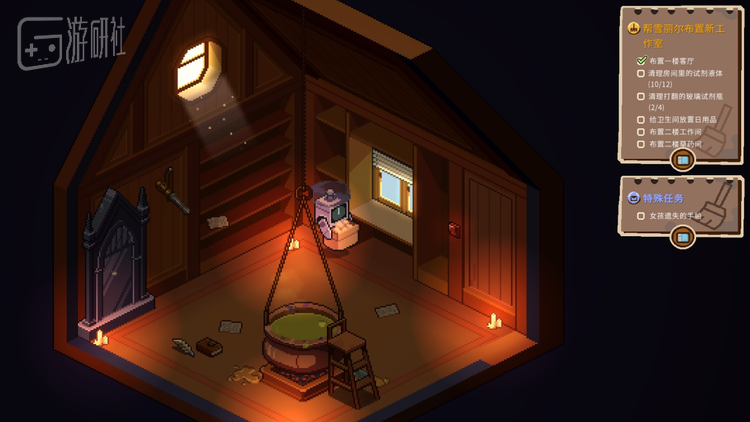
Task: Click the 特殊任务 panel header
Action: (663, 198)
